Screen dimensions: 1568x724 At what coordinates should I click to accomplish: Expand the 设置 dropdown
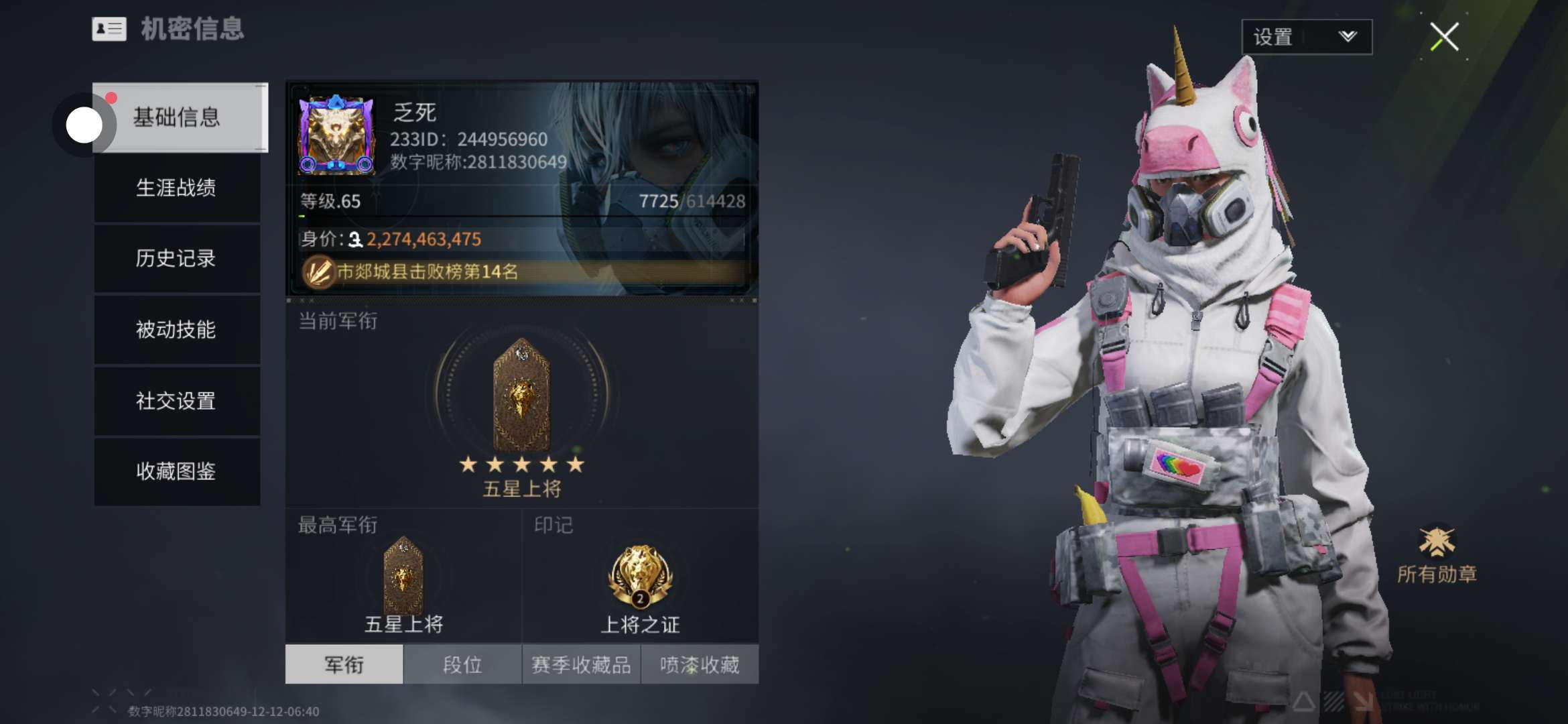1306,37
